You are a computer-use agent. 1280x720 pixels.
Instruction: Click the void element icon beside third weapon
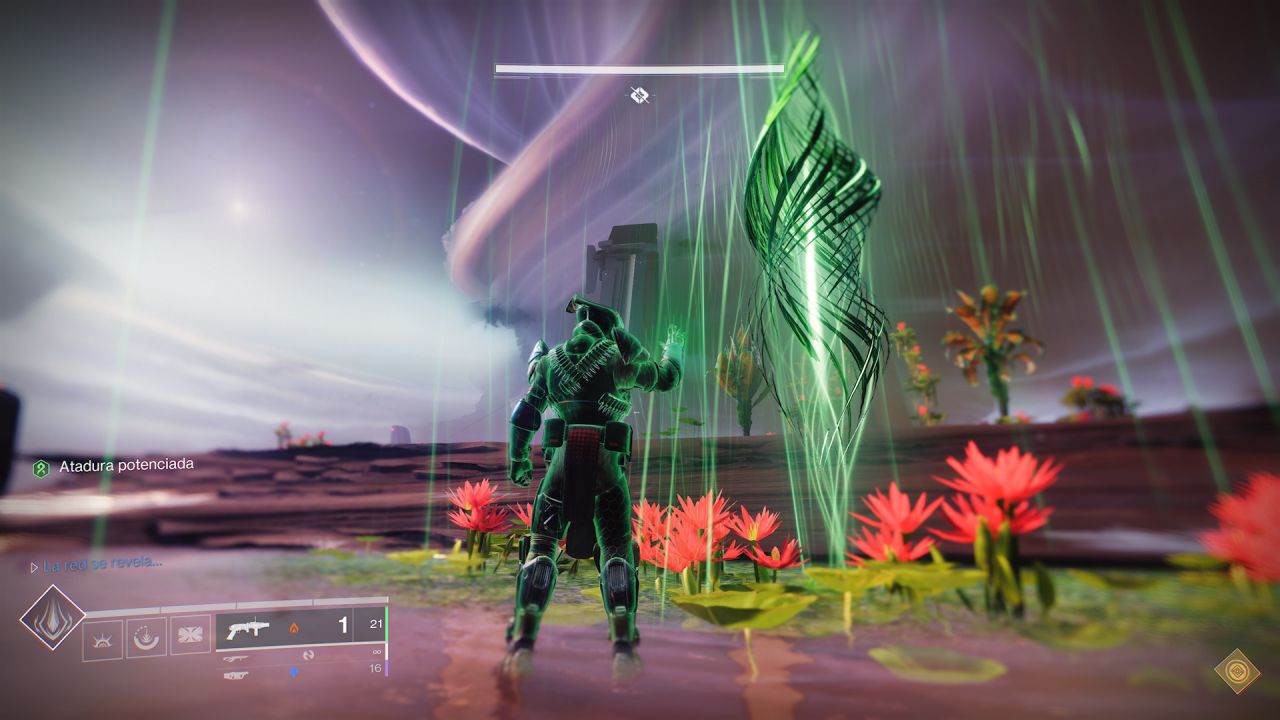coord(294,672)
